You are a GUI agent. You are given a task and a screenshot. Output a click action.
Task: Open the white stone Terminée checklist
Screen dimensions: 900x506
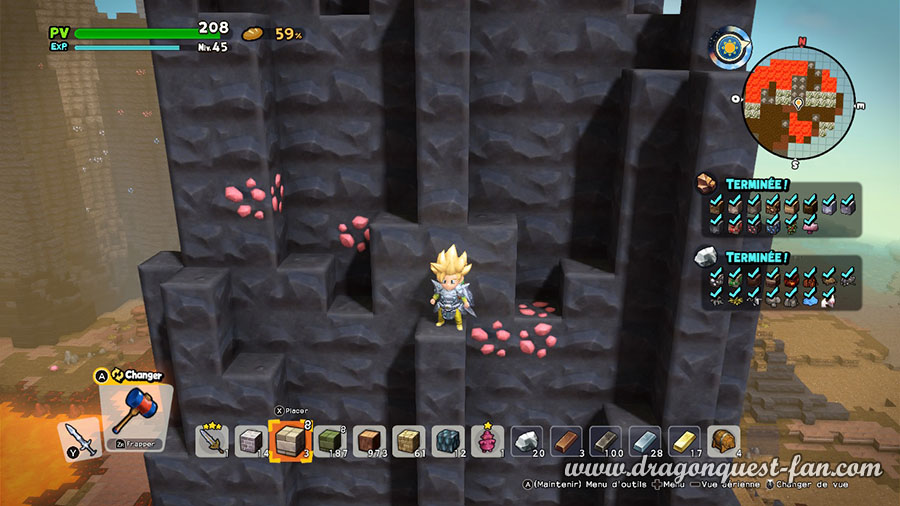click(x=776, y=279)
